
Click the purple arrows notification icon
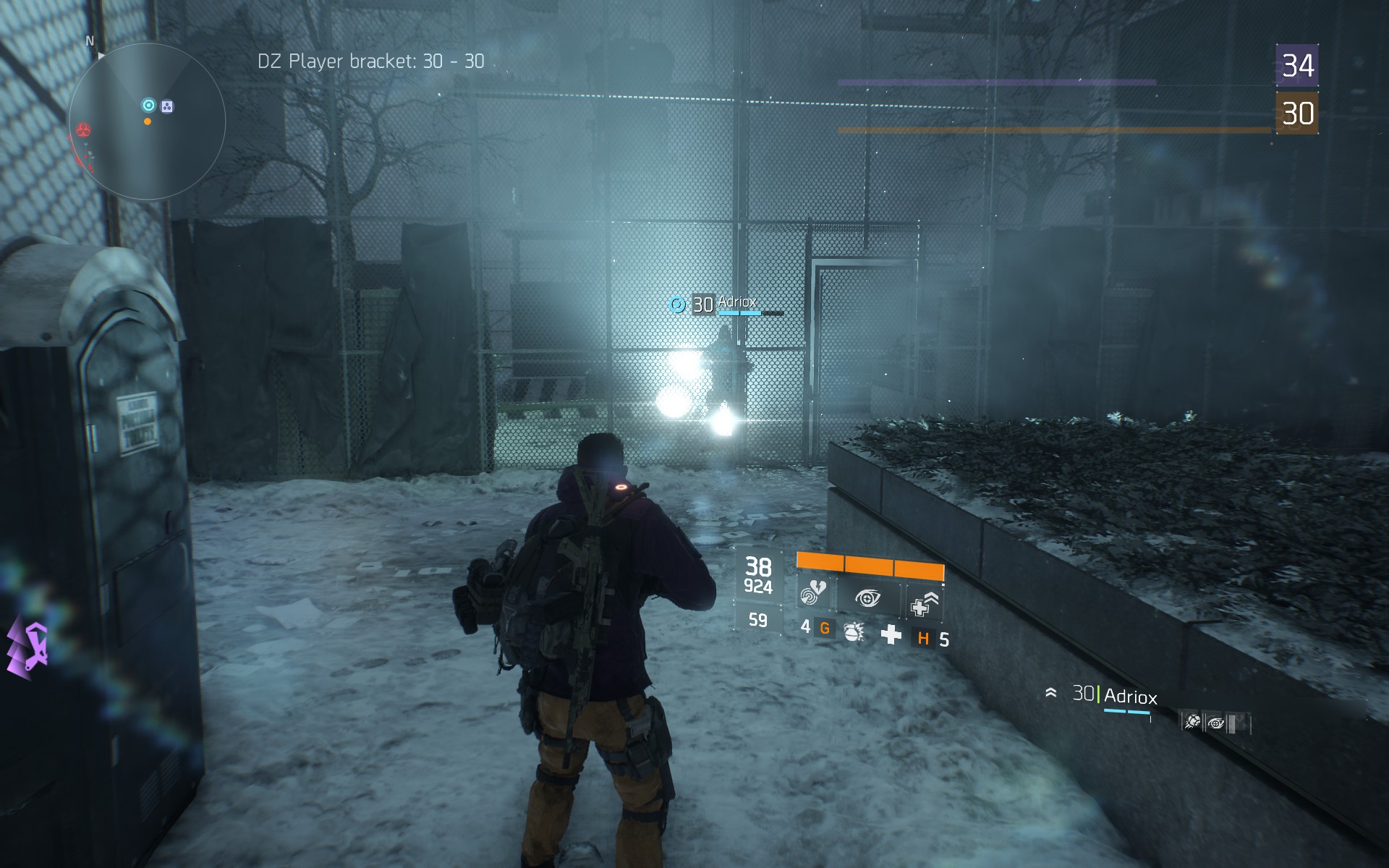(x=29, y=648)
